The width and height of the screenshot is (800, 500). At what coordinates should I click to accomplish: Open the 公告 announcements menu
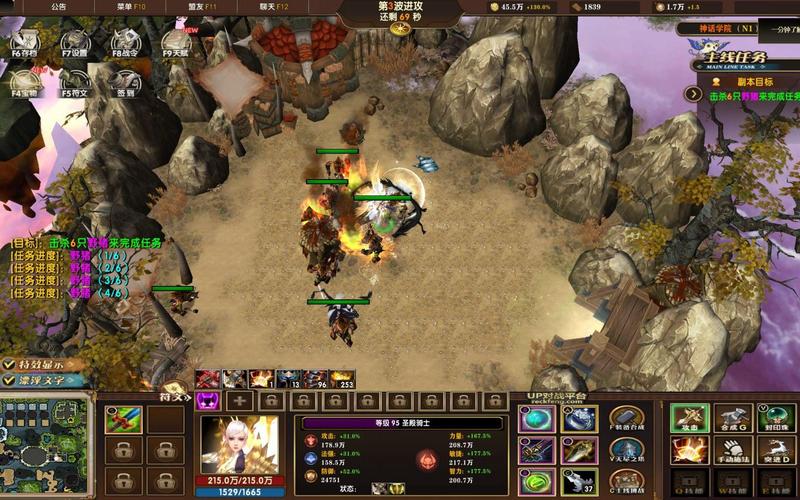(58, 6)
